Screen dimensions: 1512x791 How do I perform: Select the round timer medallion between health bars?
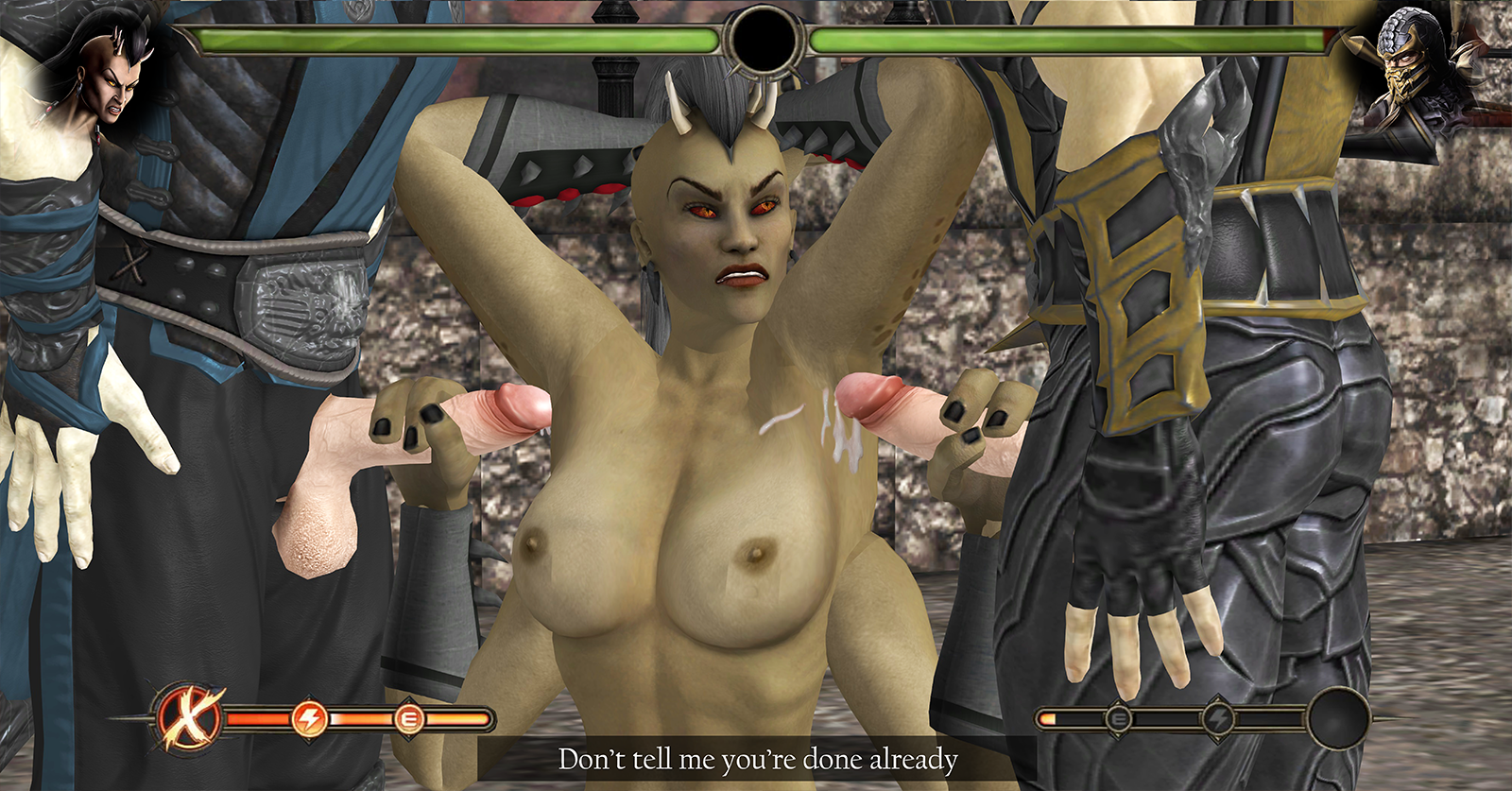(x=764, y=40)
